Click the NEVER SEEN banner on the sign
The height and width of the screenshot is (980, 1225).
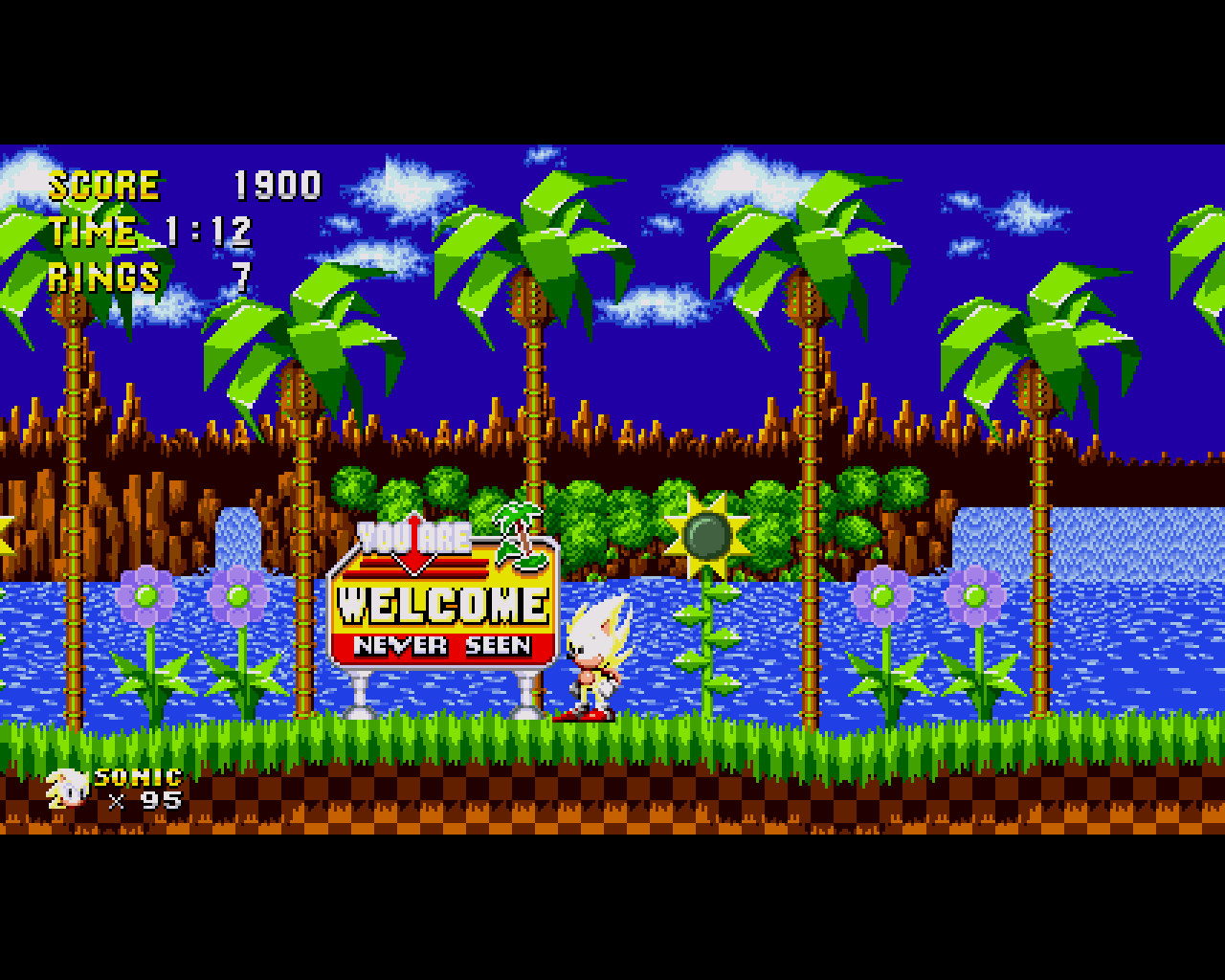point(443,646)
